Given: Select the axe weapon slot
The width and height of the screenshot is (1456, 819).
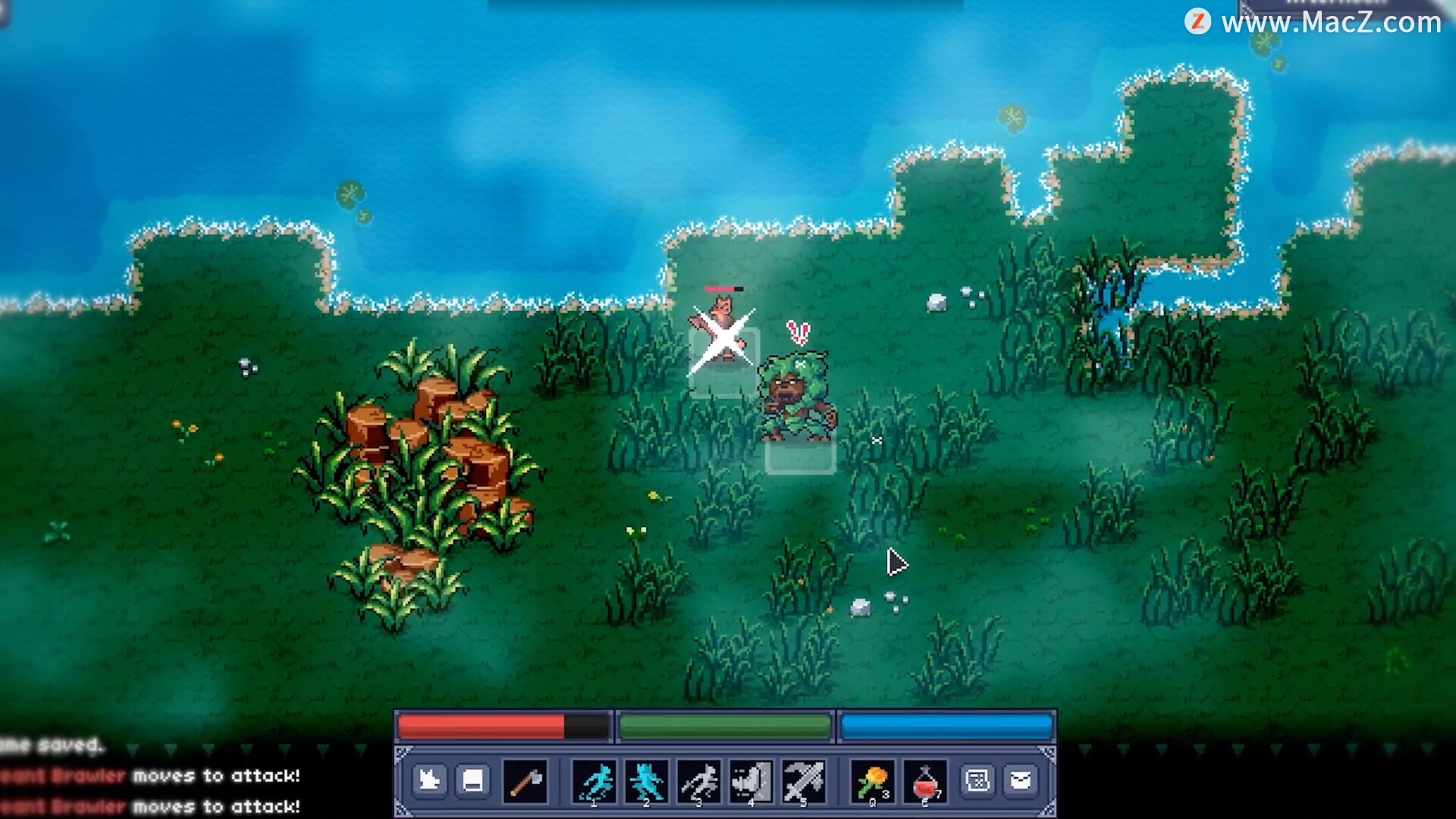Looking at the screenshot, I should tap(525, 781).
